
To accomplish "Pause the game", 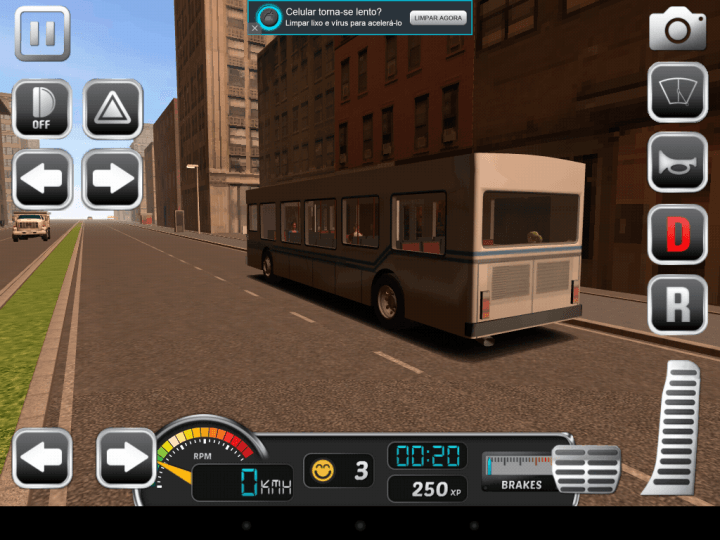I will click(x=42, y=34).
